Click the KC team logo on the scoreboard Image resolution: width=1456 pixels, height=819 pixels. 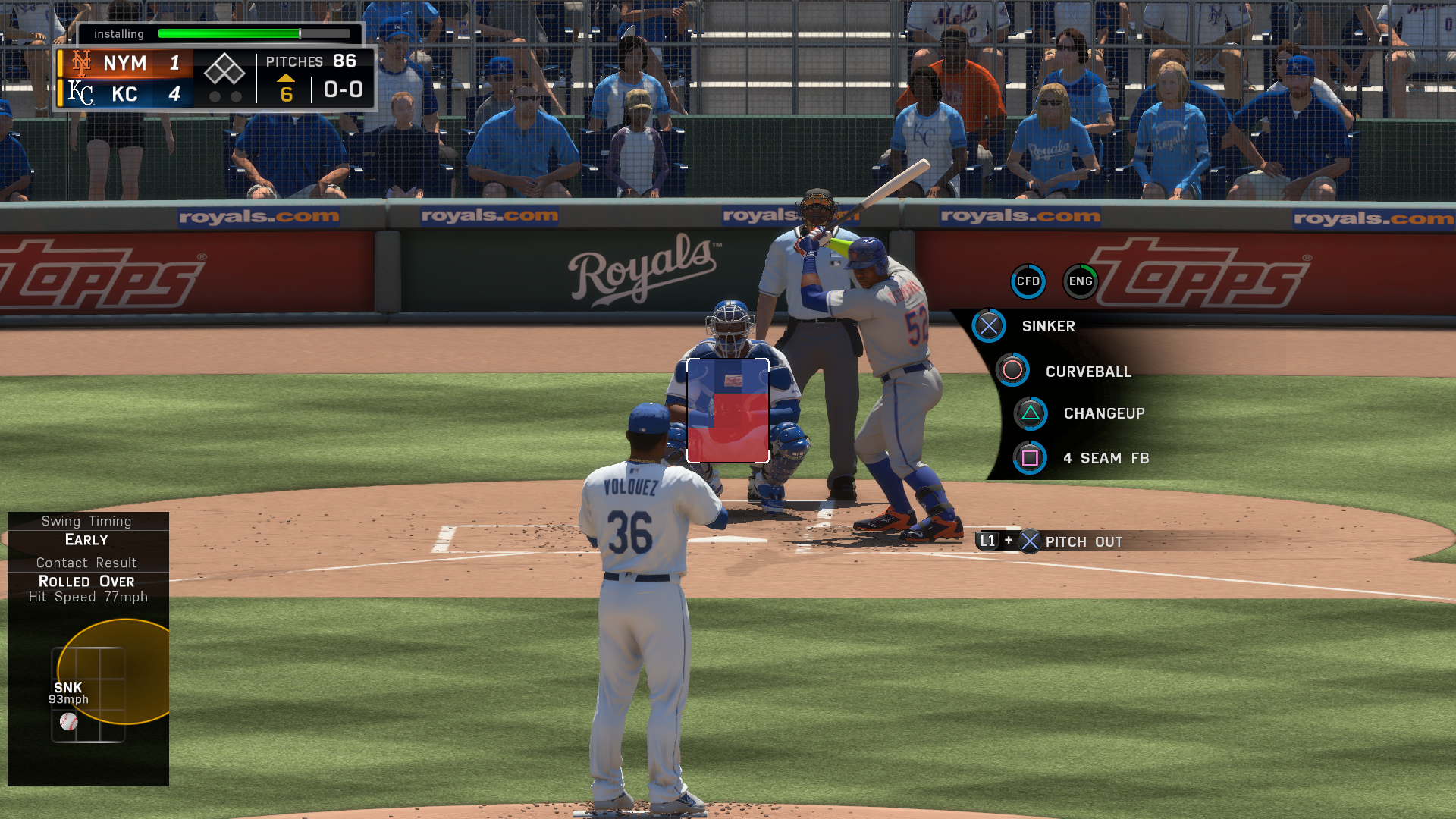coord(80,94)
